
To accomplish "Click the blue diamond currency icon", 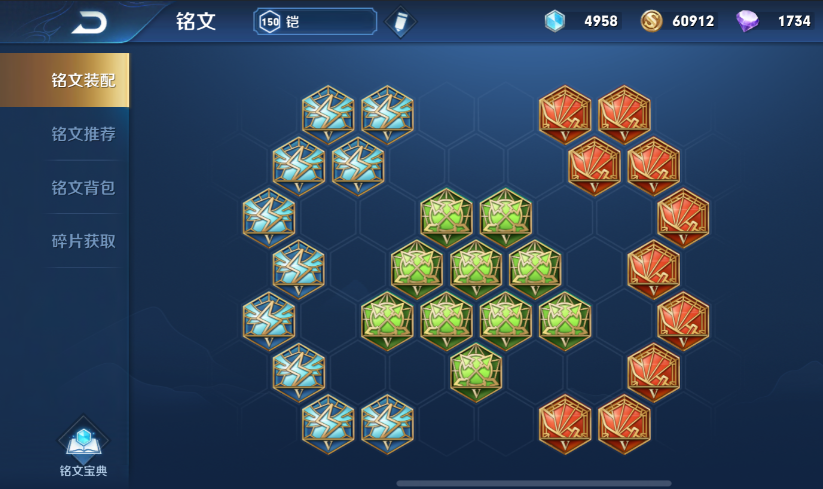I will (x=555, y=20).
